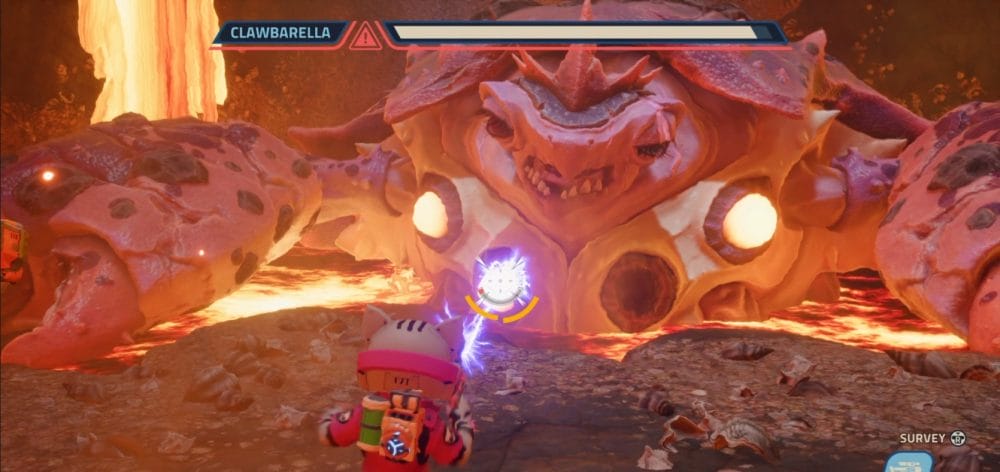
Task: Click the red warning triangle beside Clawbarella
Action: click(365, 36)
